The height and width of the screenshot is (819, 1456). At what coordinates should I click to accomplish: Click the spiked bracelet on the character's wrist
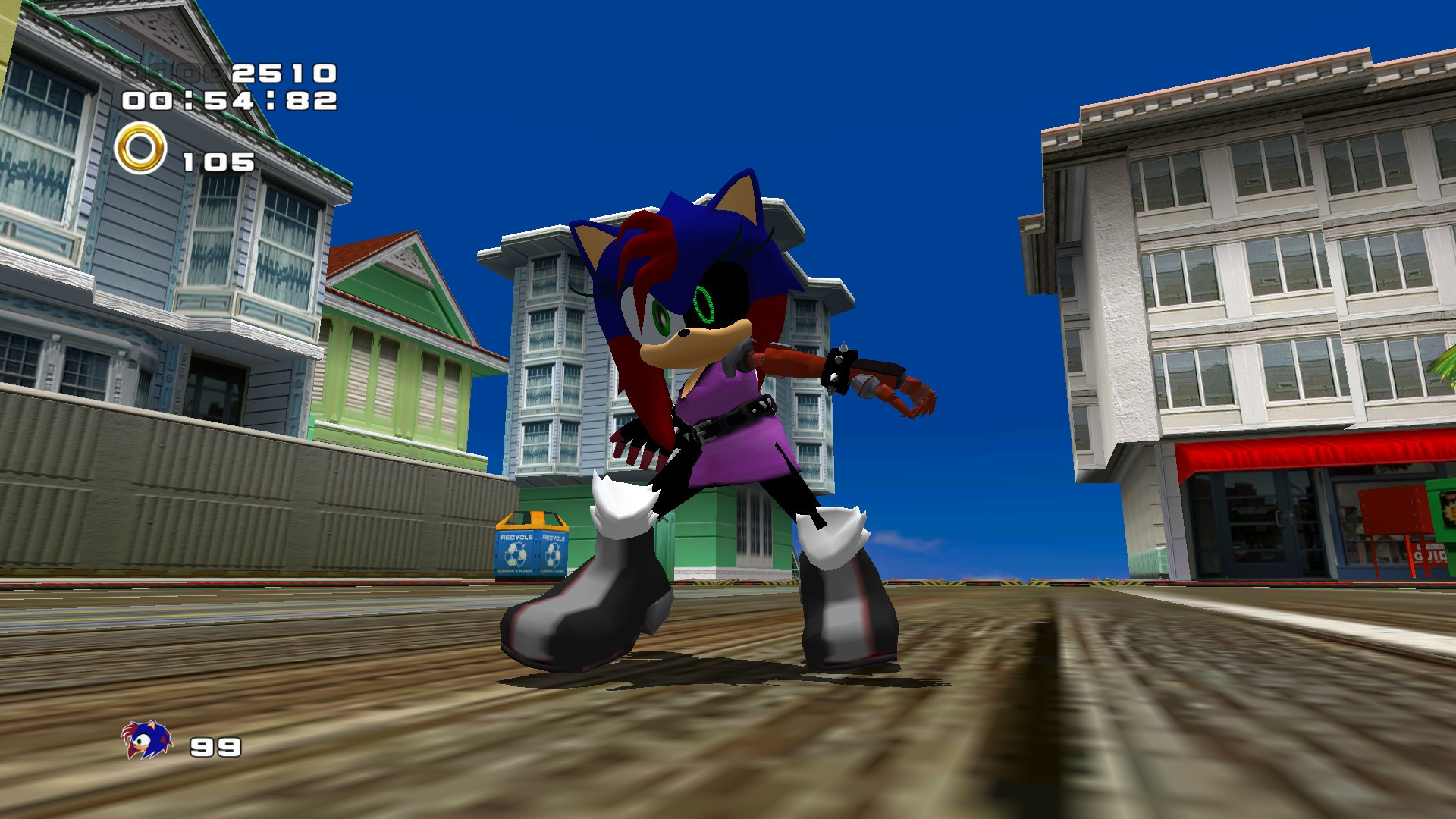pyautogui.click(x=838, y=364)
